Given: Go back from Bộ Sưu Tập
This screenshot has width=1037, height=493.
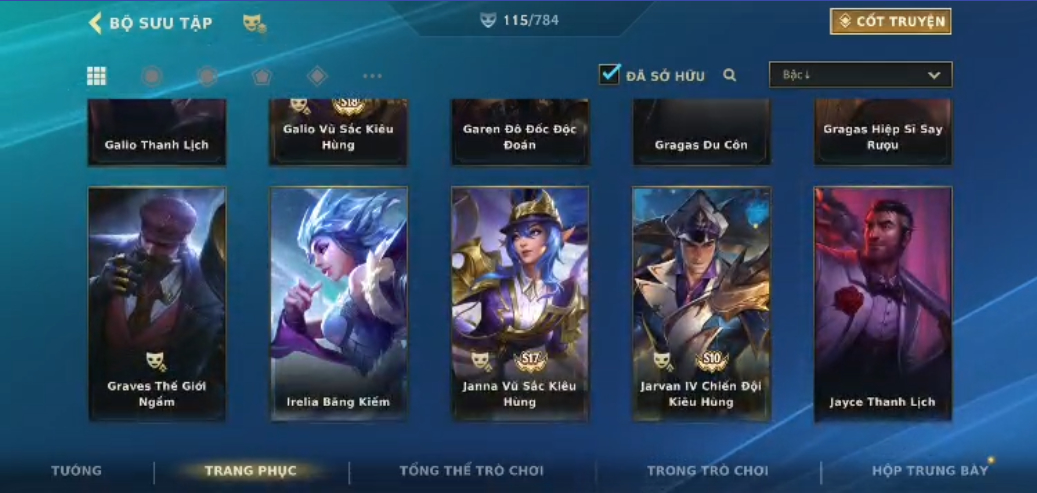Looking at the screenshot, I should pos(96,23).
